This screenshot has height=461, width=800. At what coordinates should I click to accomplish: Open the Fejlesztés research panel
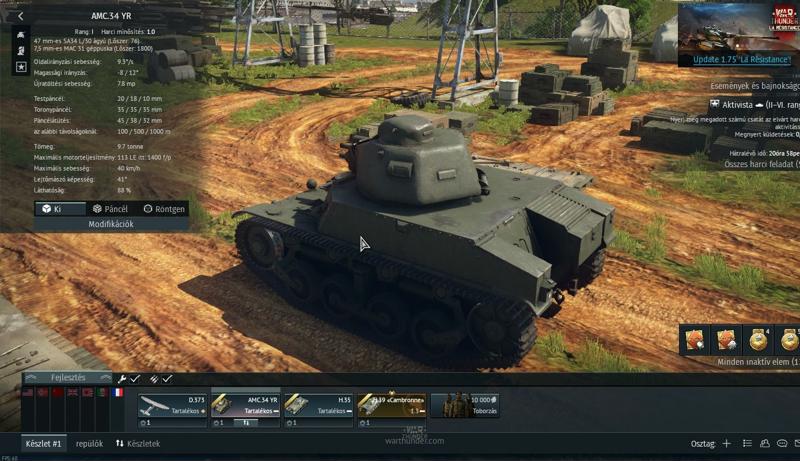[x=68, y=378]
